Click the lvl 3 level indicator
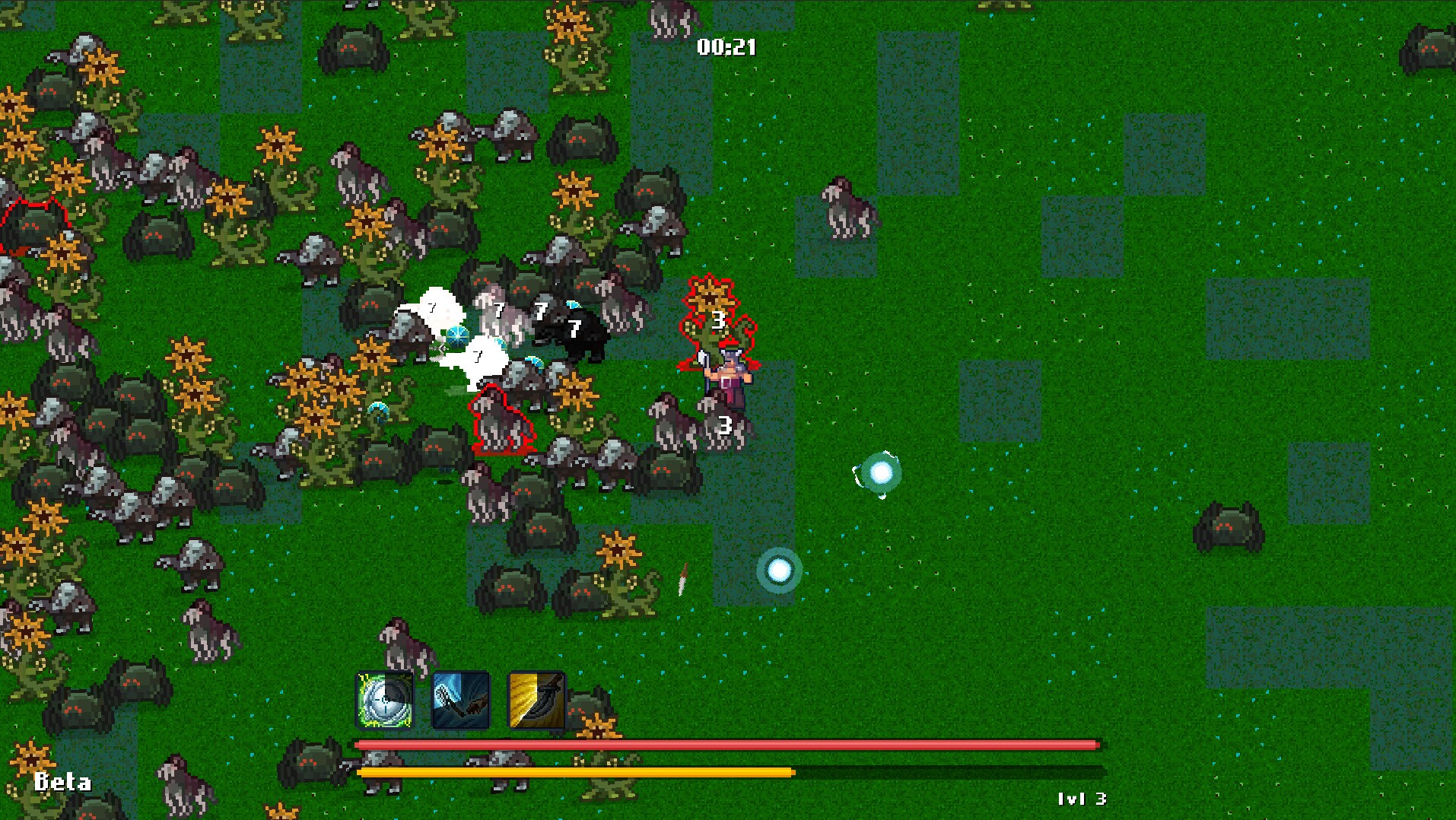This screenshot has height=820, width=1456. coord(1083,799)
